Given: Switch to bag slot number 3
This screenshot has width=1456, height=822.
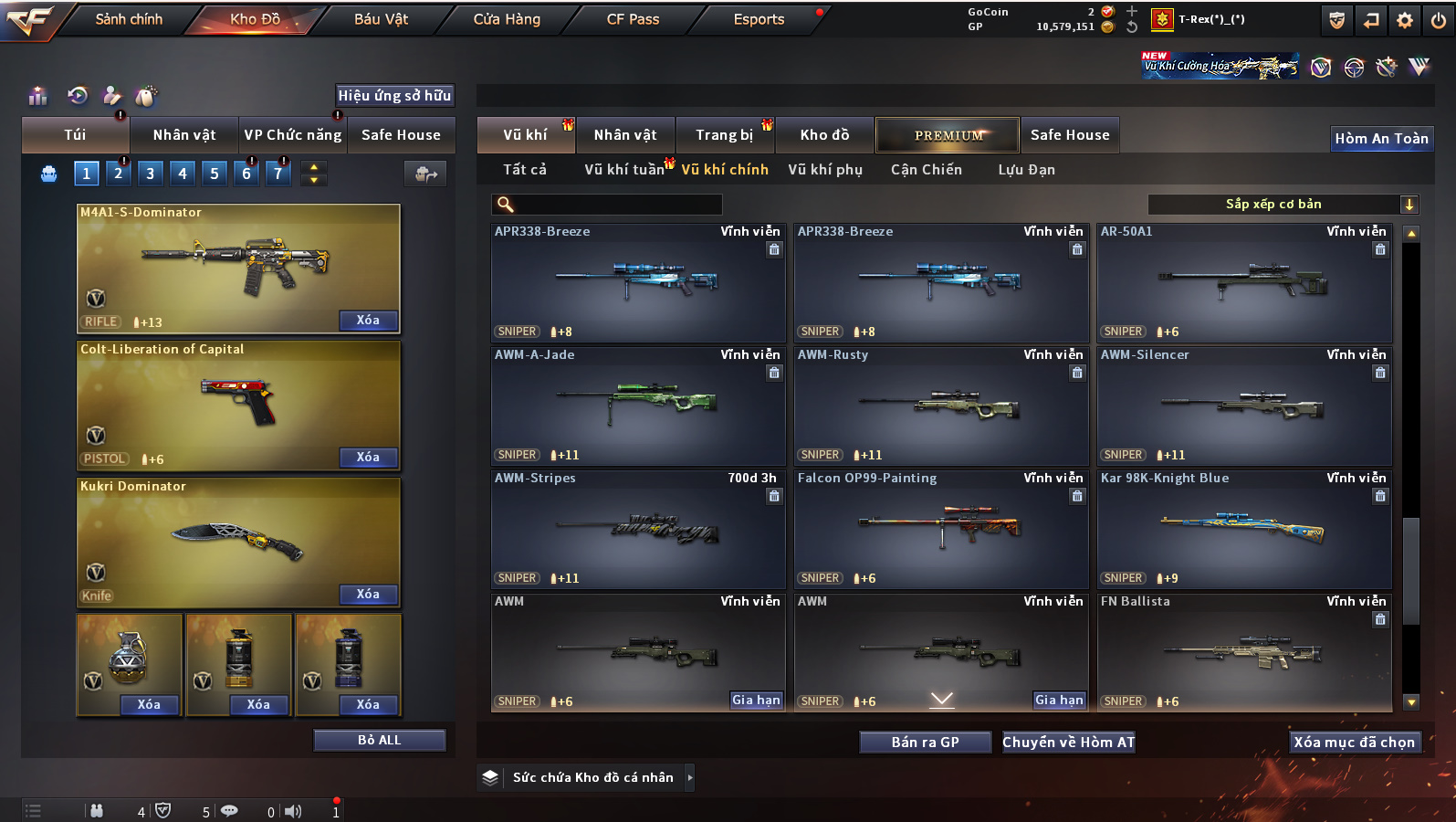Looking at the screenshot, I should click(x=151, y=174).
